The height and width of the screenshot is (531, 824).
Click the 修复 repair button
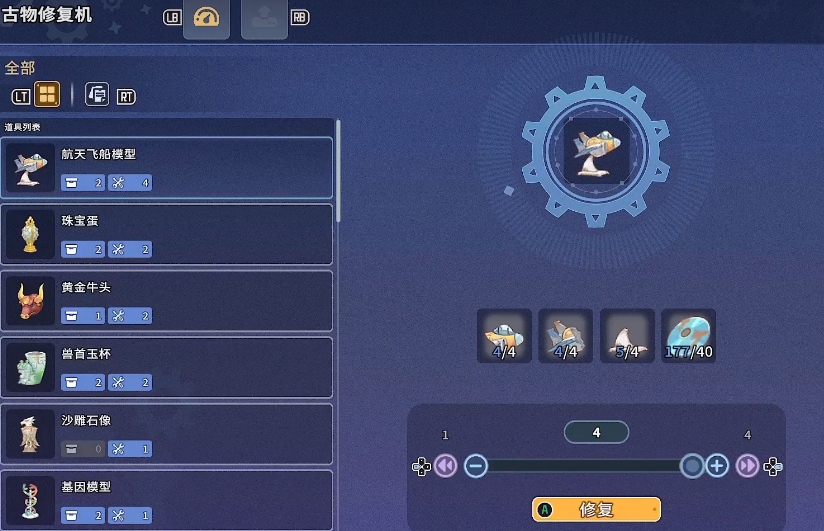596,509
